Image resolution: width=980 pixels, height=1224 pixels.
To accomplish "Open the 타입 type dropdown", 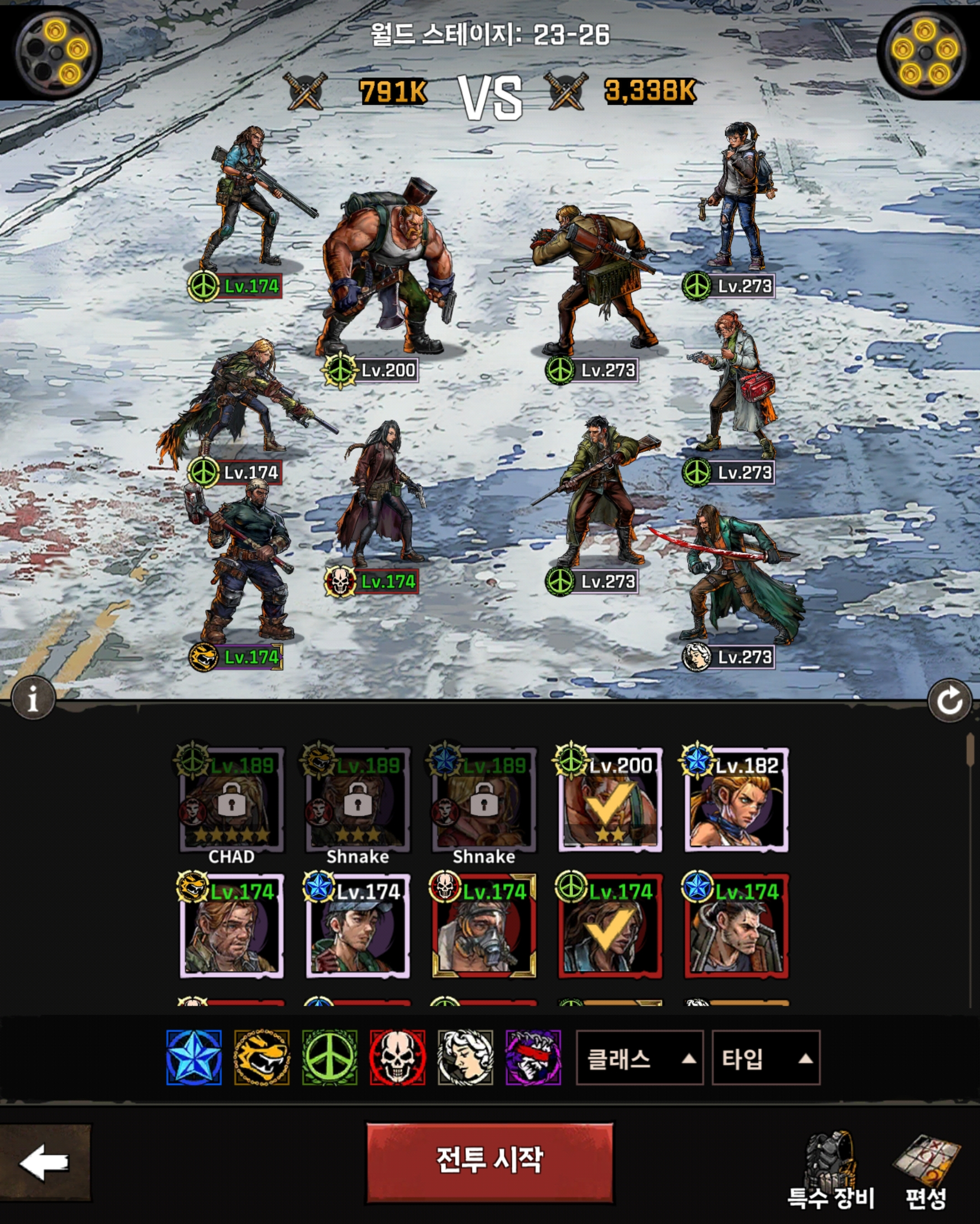I will 765,1059.
